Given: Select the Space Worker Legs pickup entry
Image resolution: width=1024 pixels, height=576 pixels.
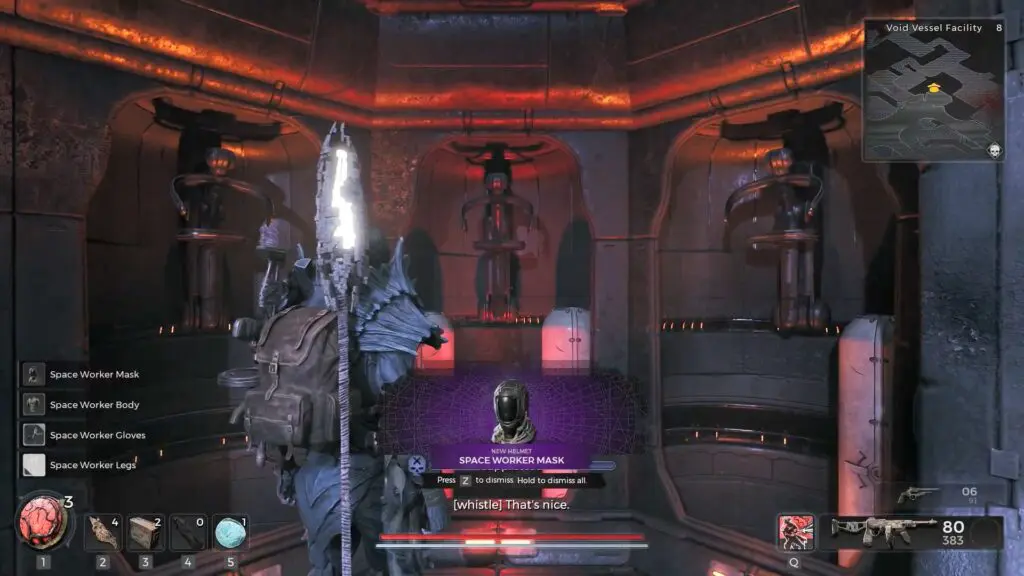Looking at the screenshot, I should [81, 465].
